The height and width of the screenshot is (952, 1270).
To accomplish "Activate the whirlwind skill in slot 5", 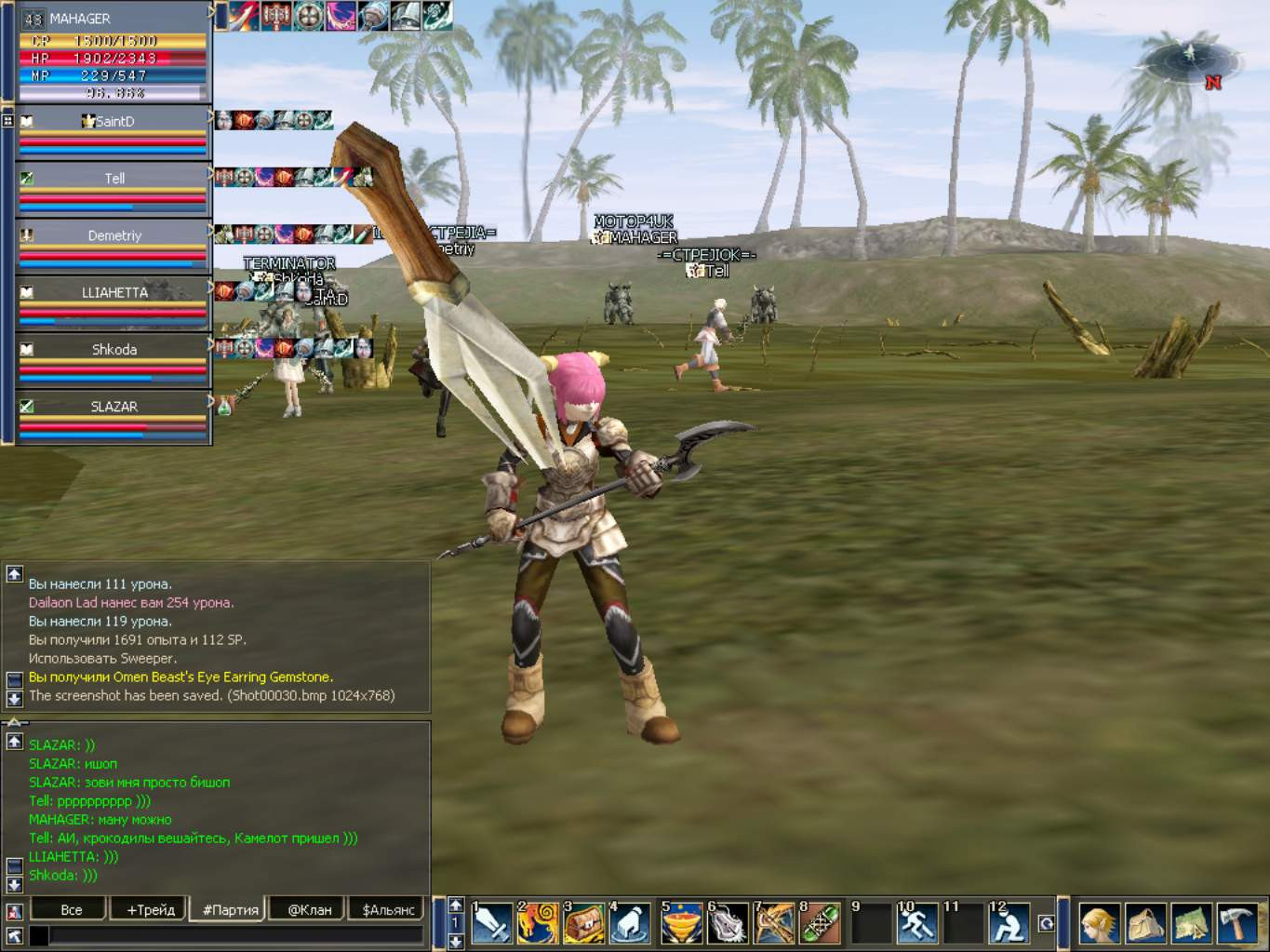I will coord(681,924).
